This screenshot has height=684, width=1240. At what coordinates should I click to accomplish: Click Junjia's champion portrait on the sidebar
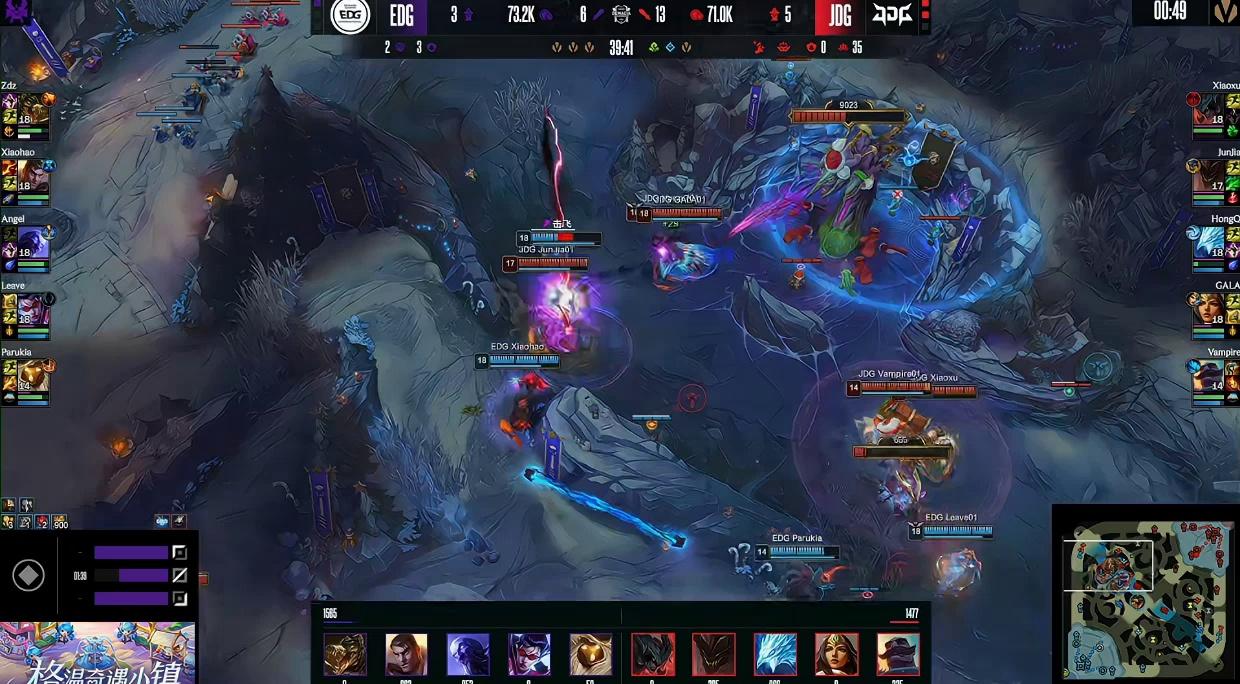click(x=1210, y=178)
